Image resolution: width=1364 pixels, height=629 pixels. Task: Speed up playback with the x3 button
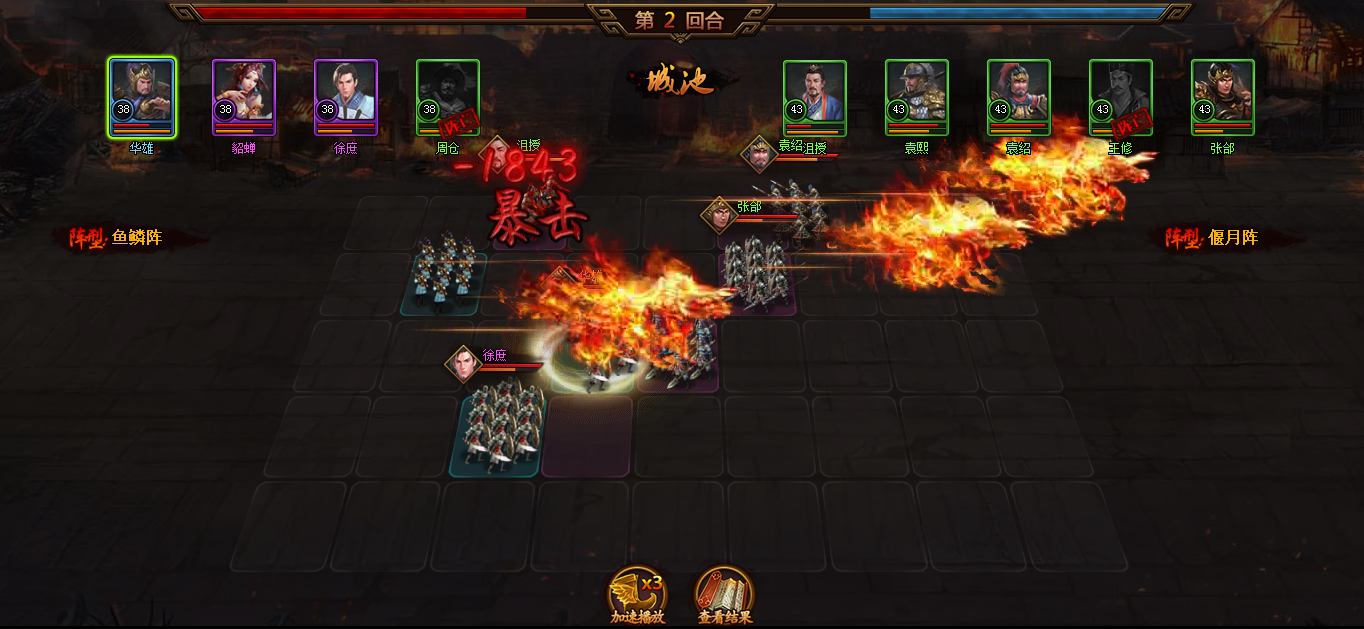637,592
